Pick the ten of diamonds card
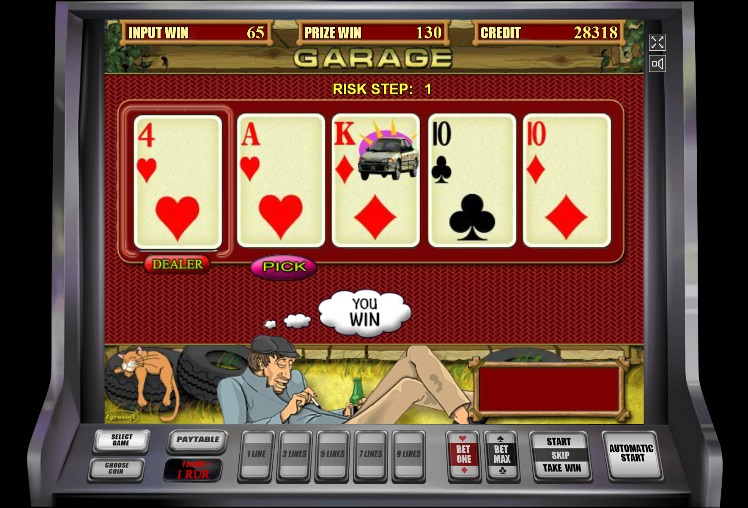 click(567, 181)
